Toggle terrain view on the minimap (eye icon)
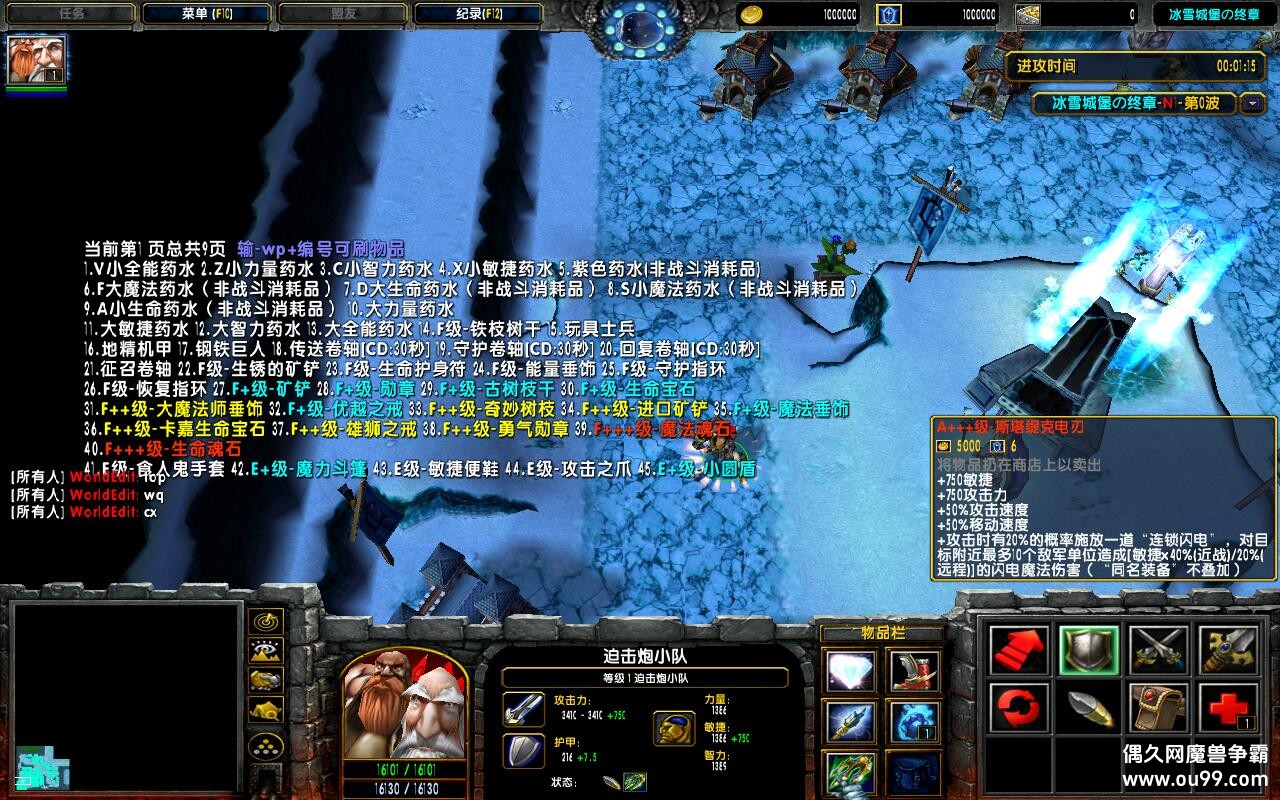Screen dimensions: 1280x800 coord(266,652)
